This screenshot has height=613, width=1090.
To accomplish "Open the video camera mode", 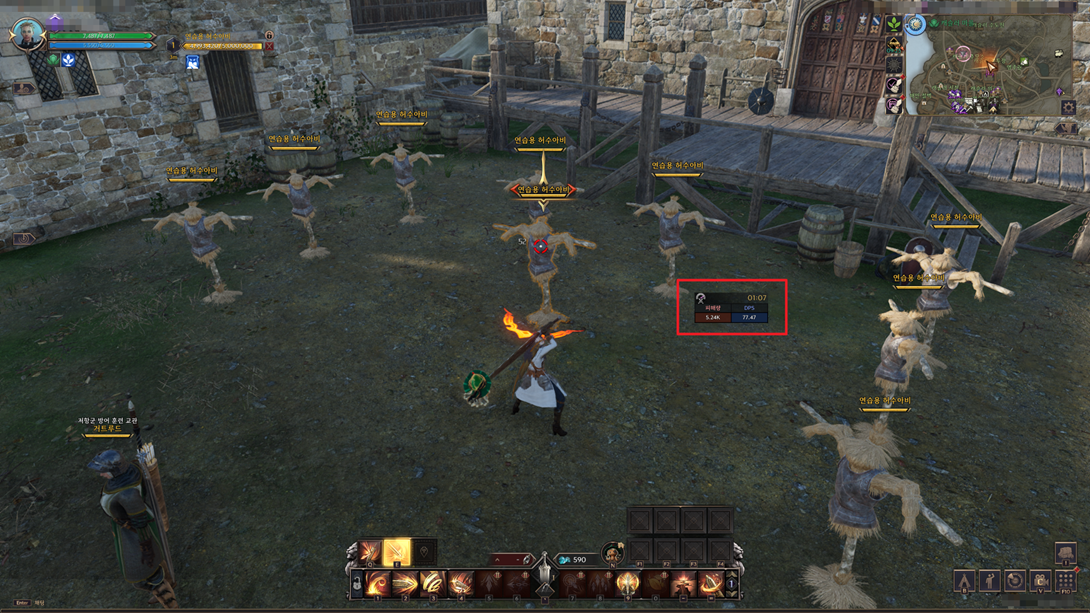I will pos(1041,581).
